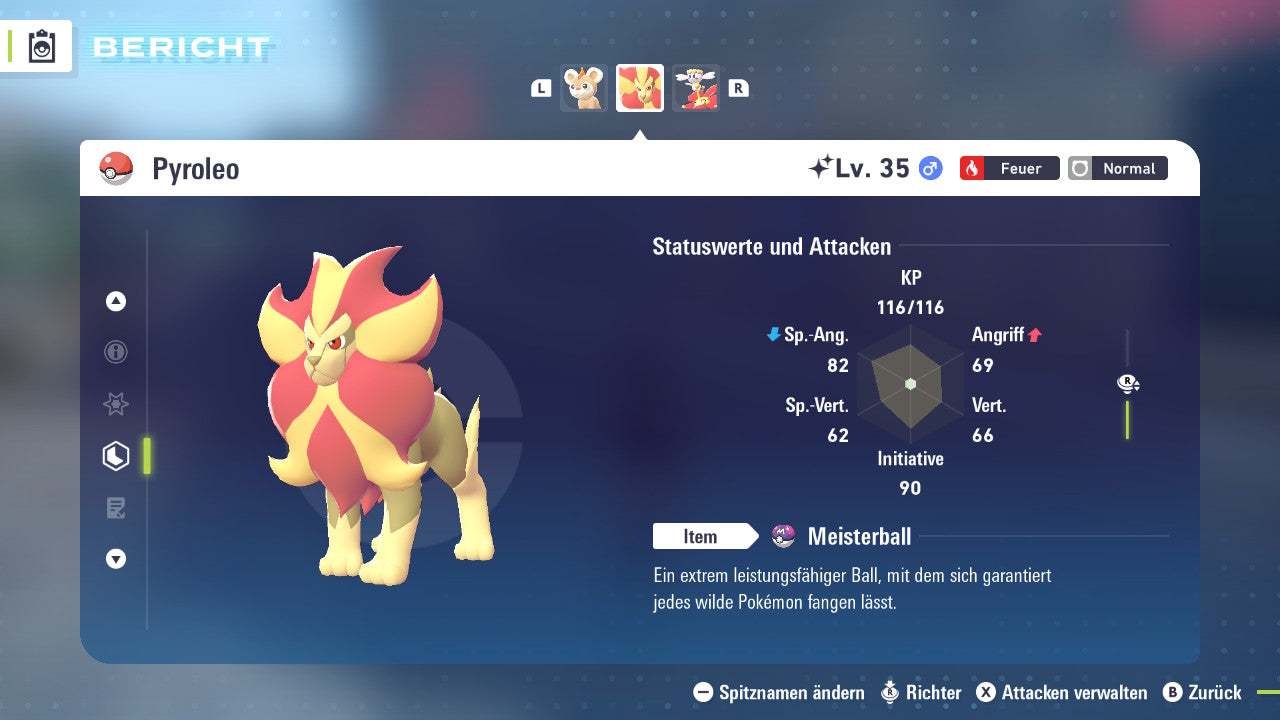Select the Meisterball item icon
This screenshot has width=1280, height=720.
click(784, 536)
